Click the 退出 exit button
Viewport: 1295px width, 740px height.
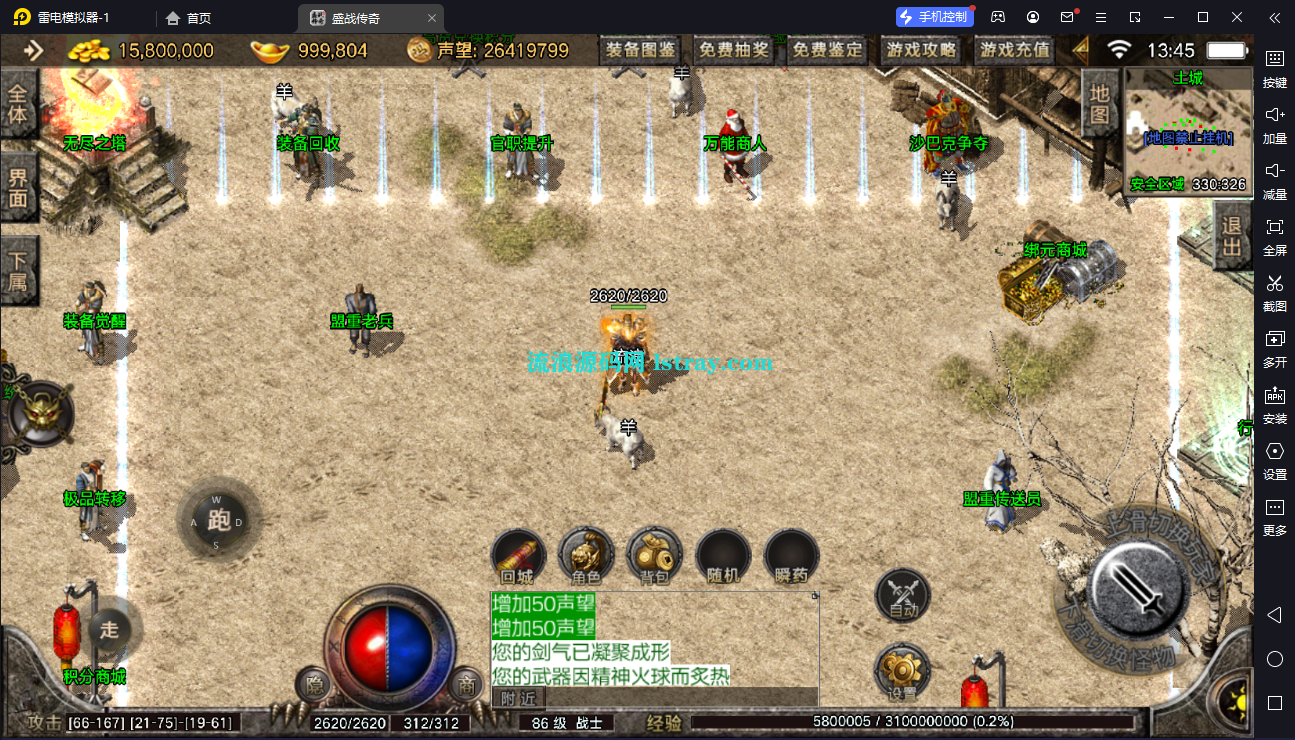1232,236
